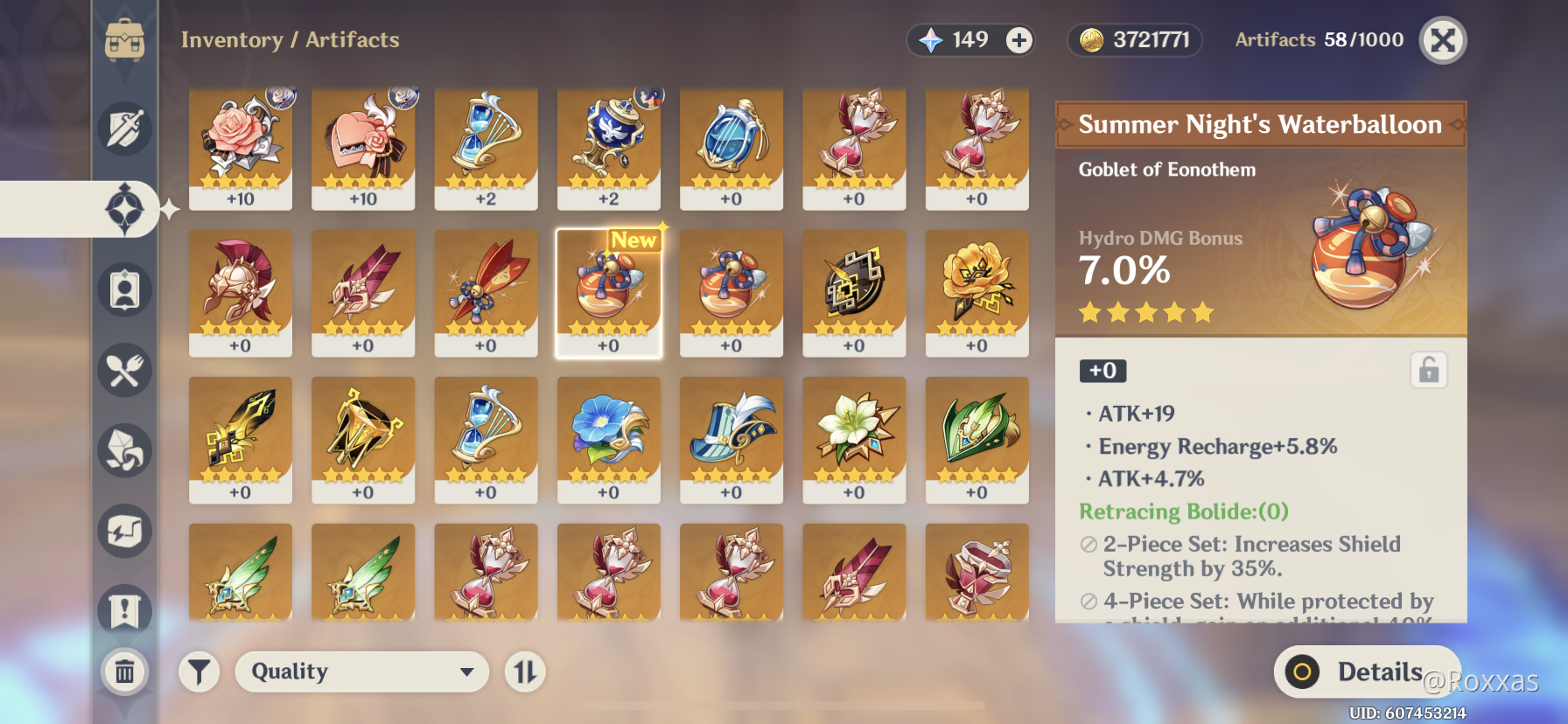Click the plus button next to Primogems
The image size is (1568, 724).
[x=1018, y=39]
